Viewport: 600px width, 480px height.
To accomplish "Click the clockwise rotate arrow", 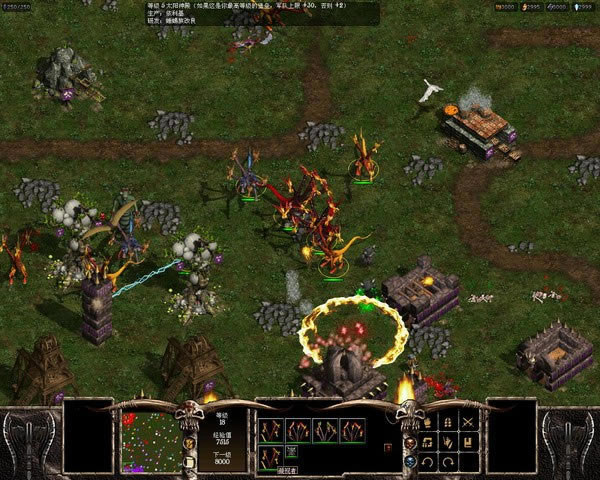I will [x=448, y=462].
